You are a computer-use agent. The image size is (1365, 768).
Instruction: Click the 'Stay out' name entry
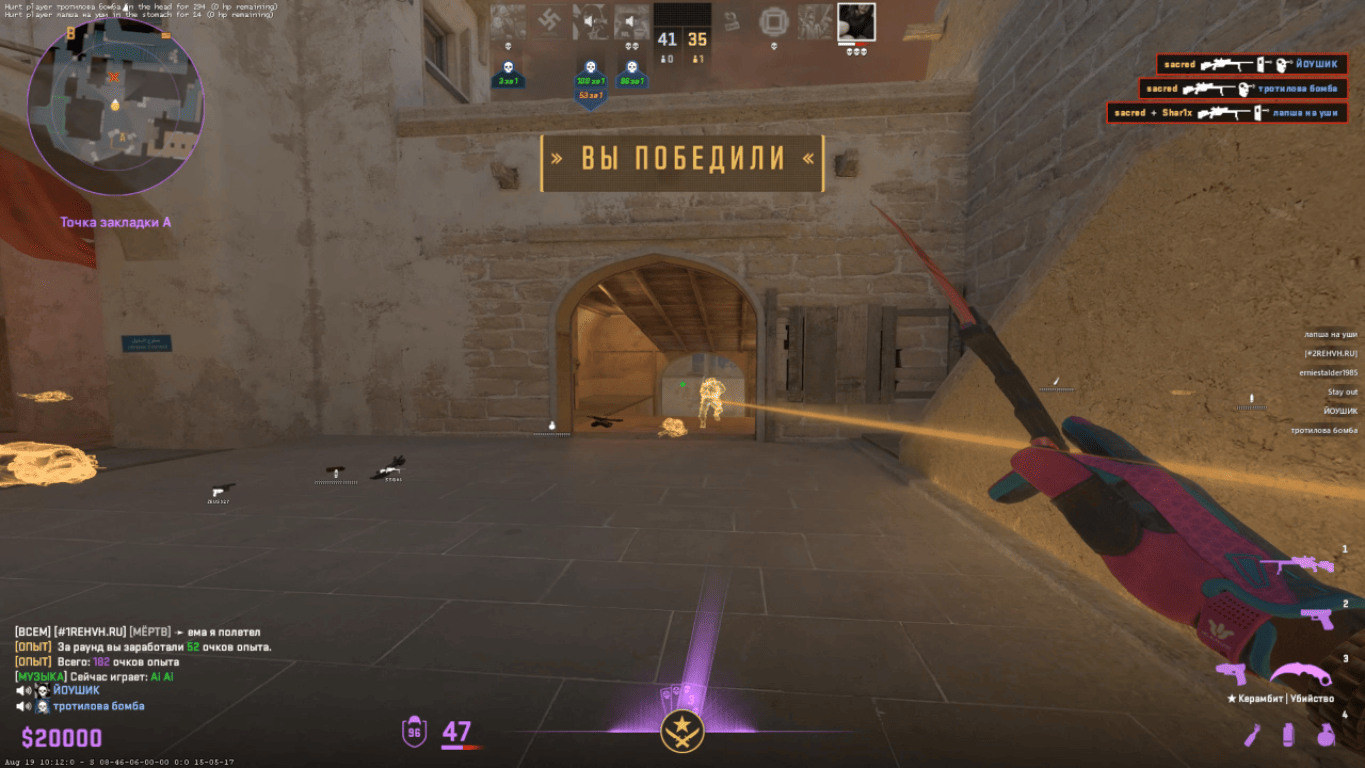(x=1342, y=392)
